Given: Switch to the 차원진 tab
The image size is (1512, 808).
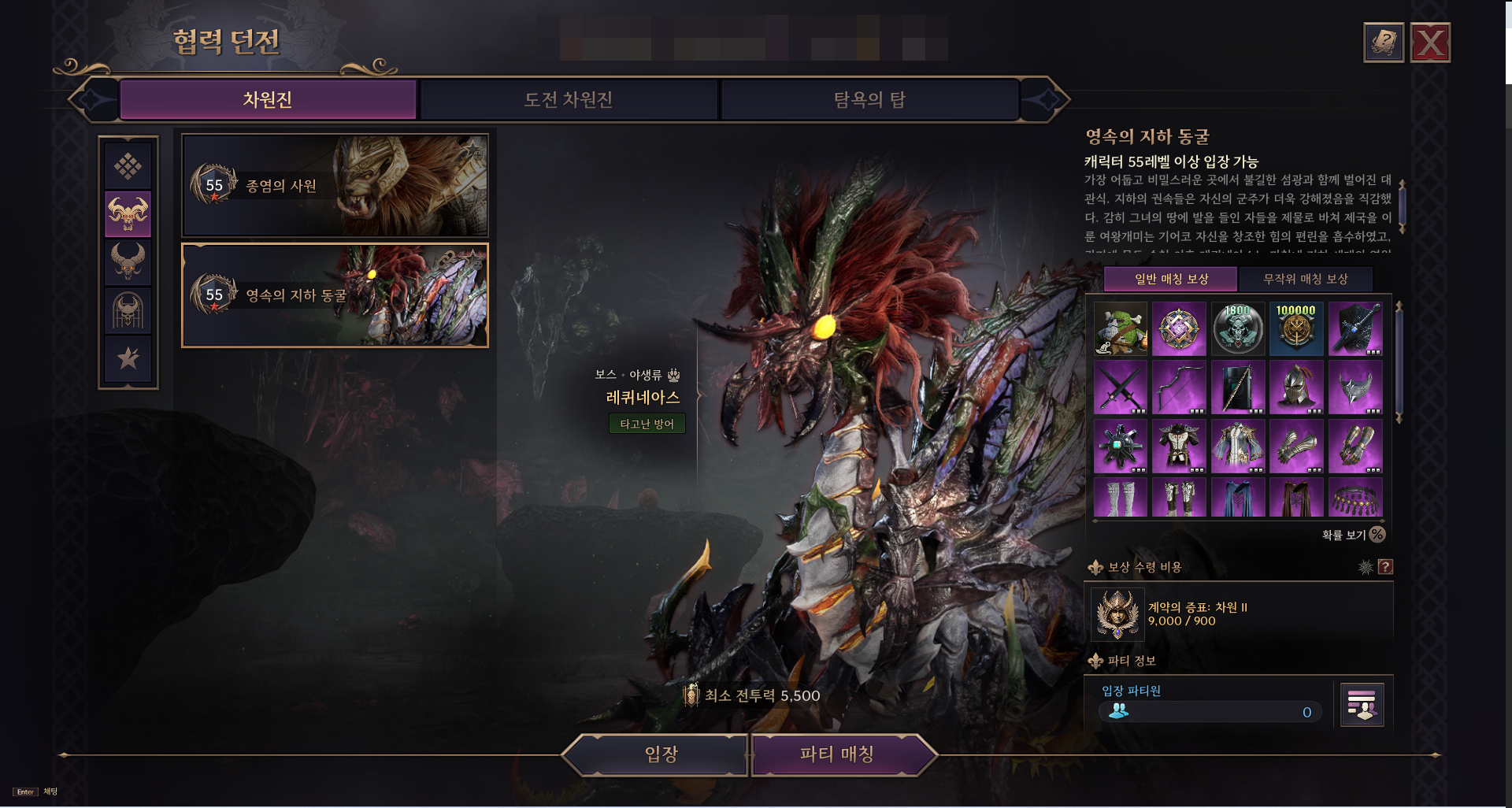Looking at the screenshot, I should pos(268,100).
